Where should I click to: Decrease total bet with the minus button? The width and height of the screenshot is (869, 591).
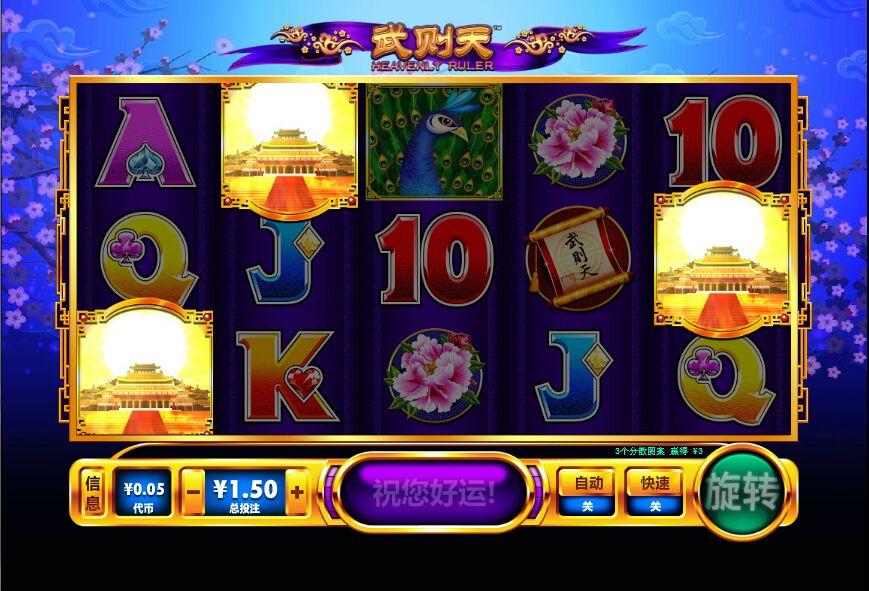point(194,492)
